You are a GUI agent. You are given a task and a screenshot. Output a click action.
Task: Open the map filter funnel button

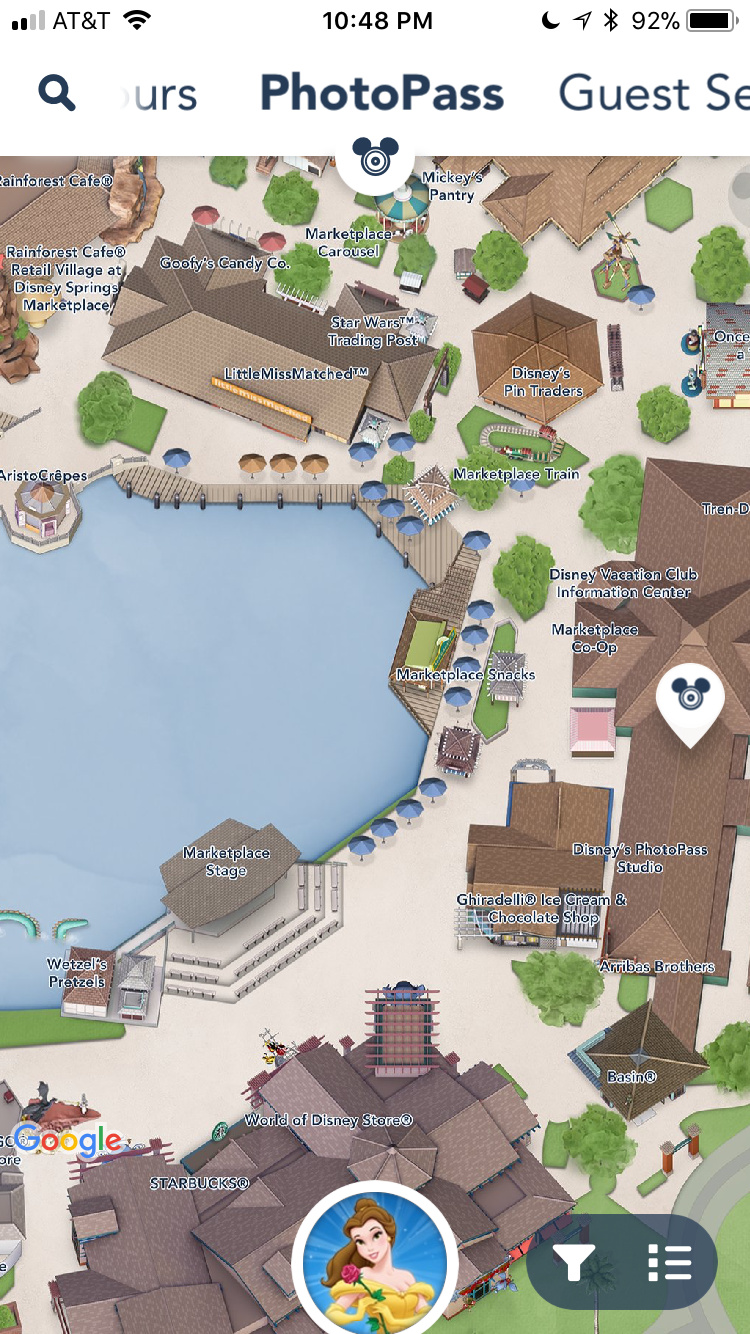click(x=574, y=1262)
